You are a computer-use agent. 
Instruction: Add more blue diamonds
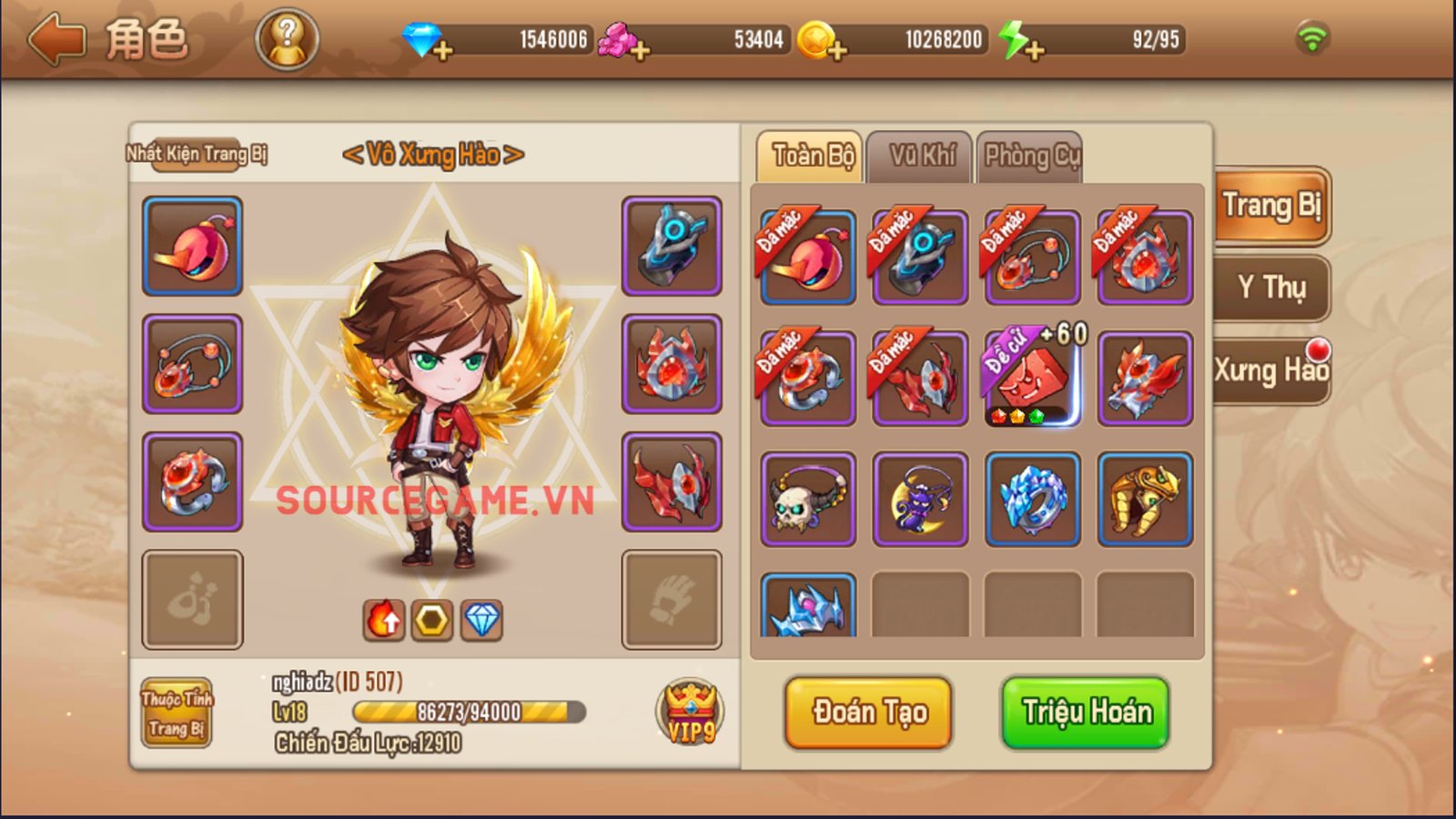442,50
